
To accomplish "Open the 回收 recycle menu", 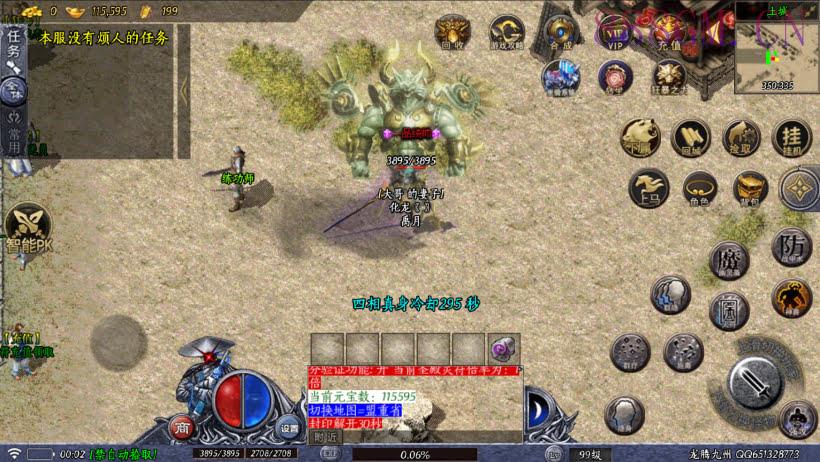I will [x=452, y=32].
